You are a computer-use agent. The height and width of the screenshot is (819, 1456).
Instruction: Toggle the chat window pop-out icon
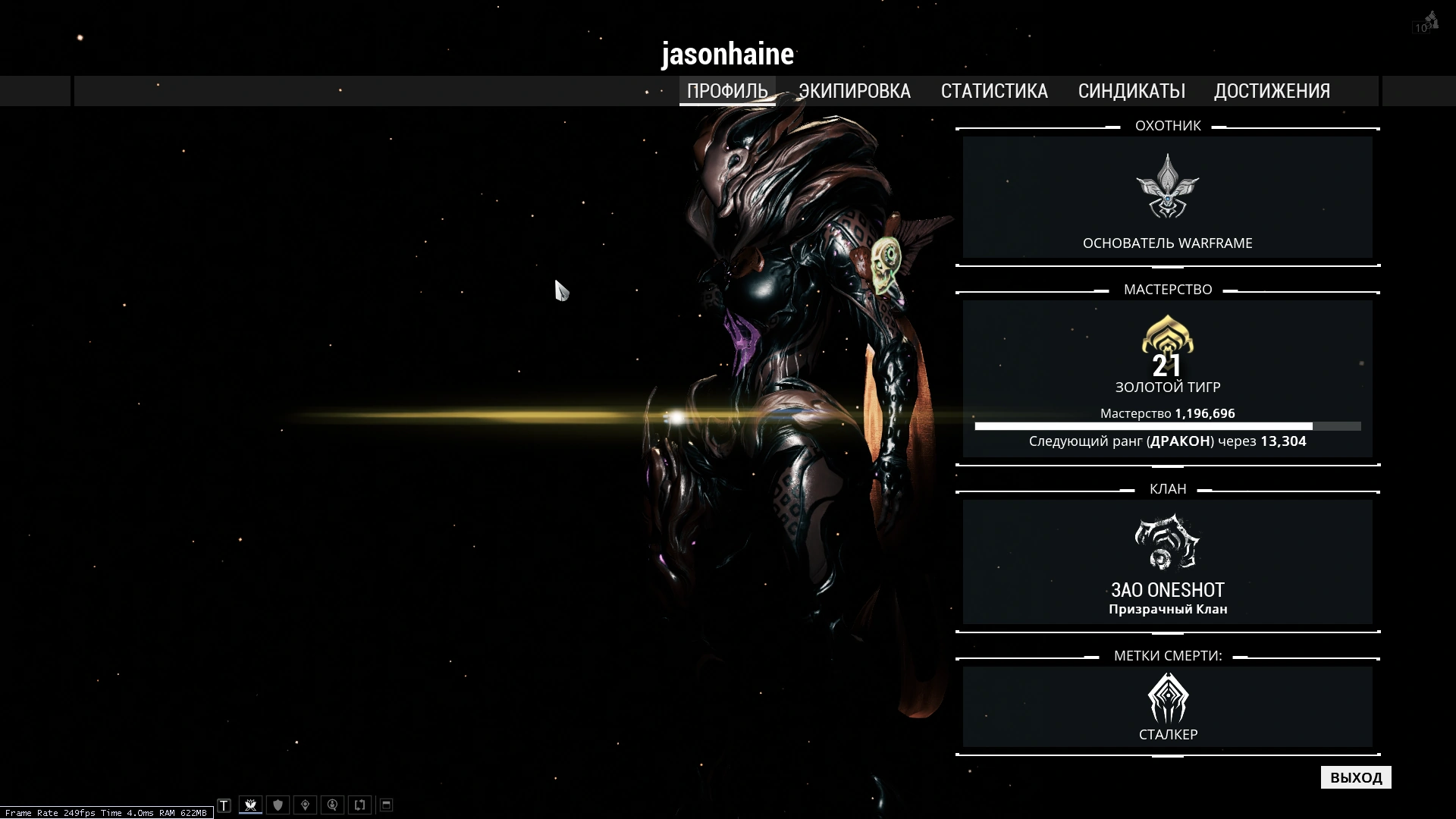386,805
